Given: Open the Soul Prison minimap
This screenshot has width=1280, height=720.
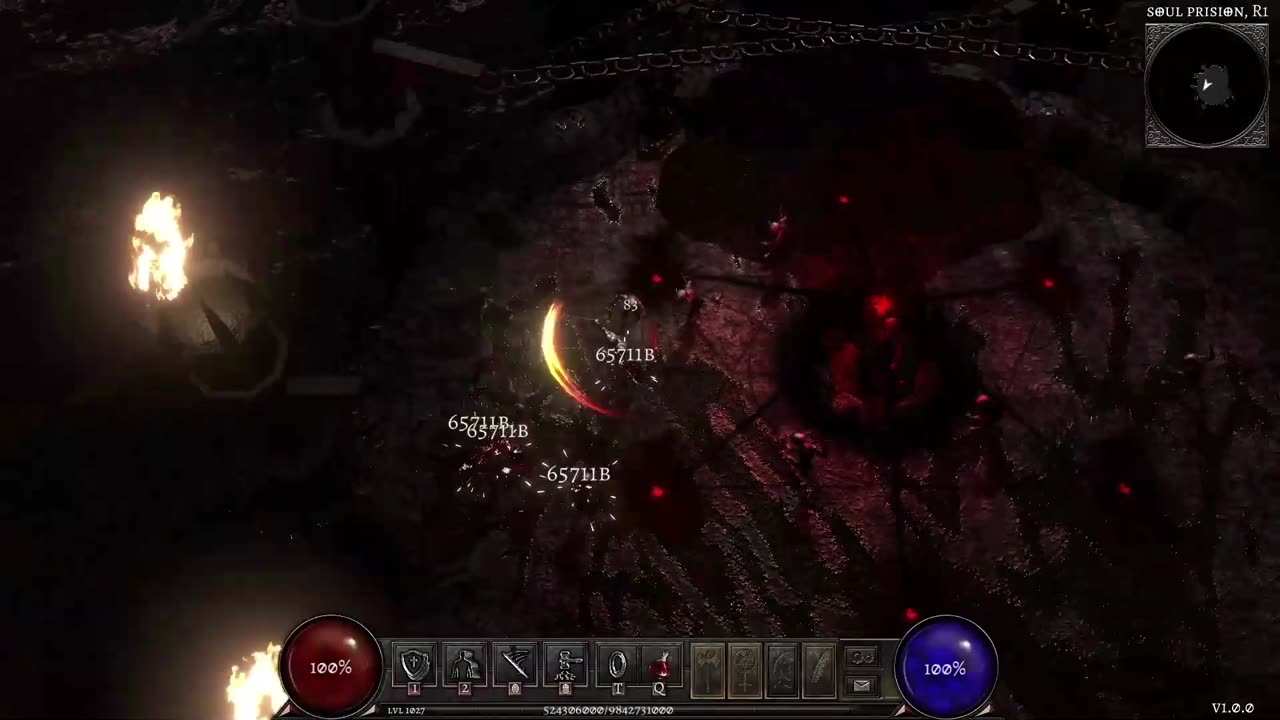Looking at the screenshot, I should pos(1206,85).
